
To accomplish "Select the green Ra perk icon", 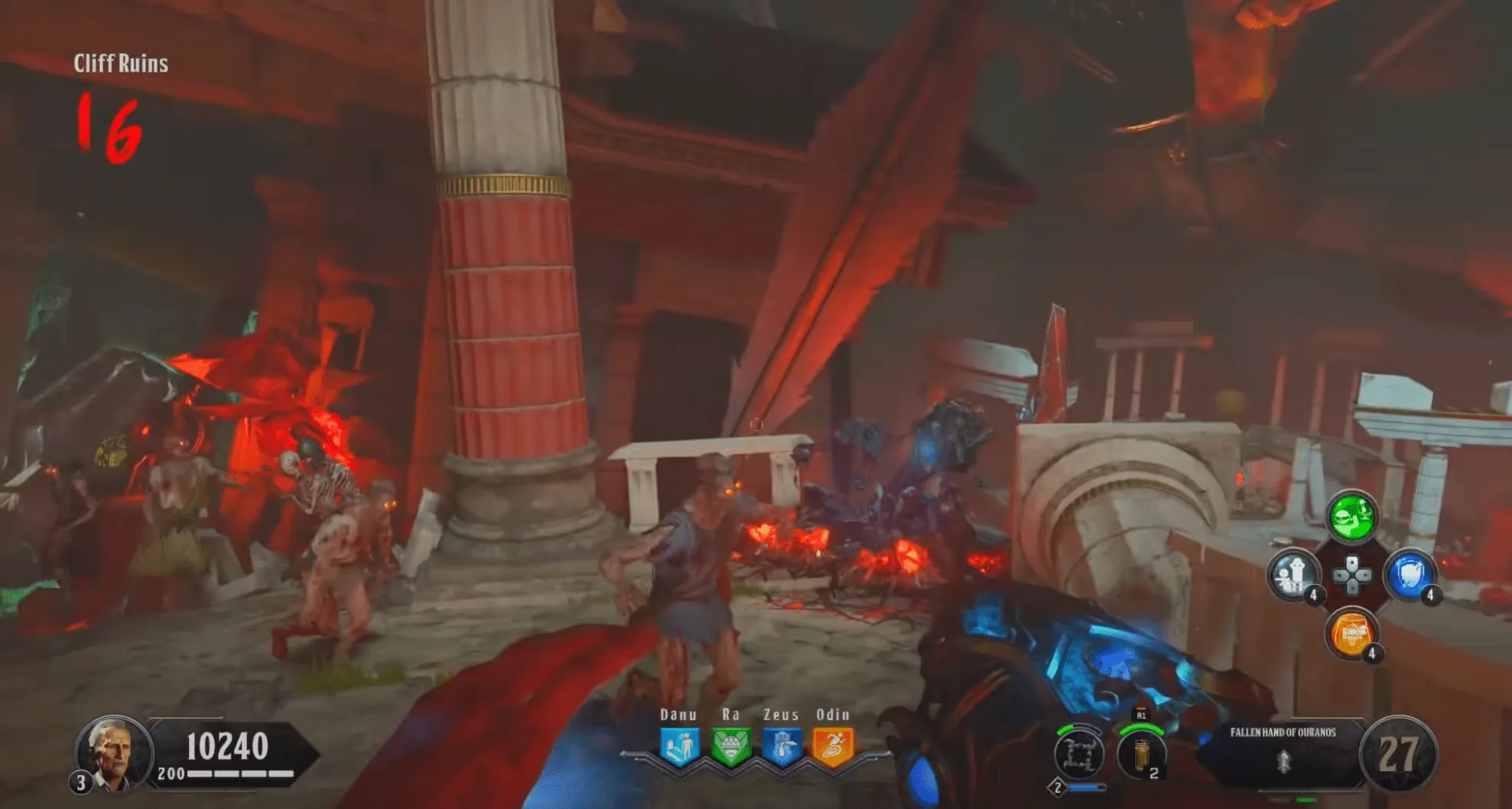I will point(730,747).
